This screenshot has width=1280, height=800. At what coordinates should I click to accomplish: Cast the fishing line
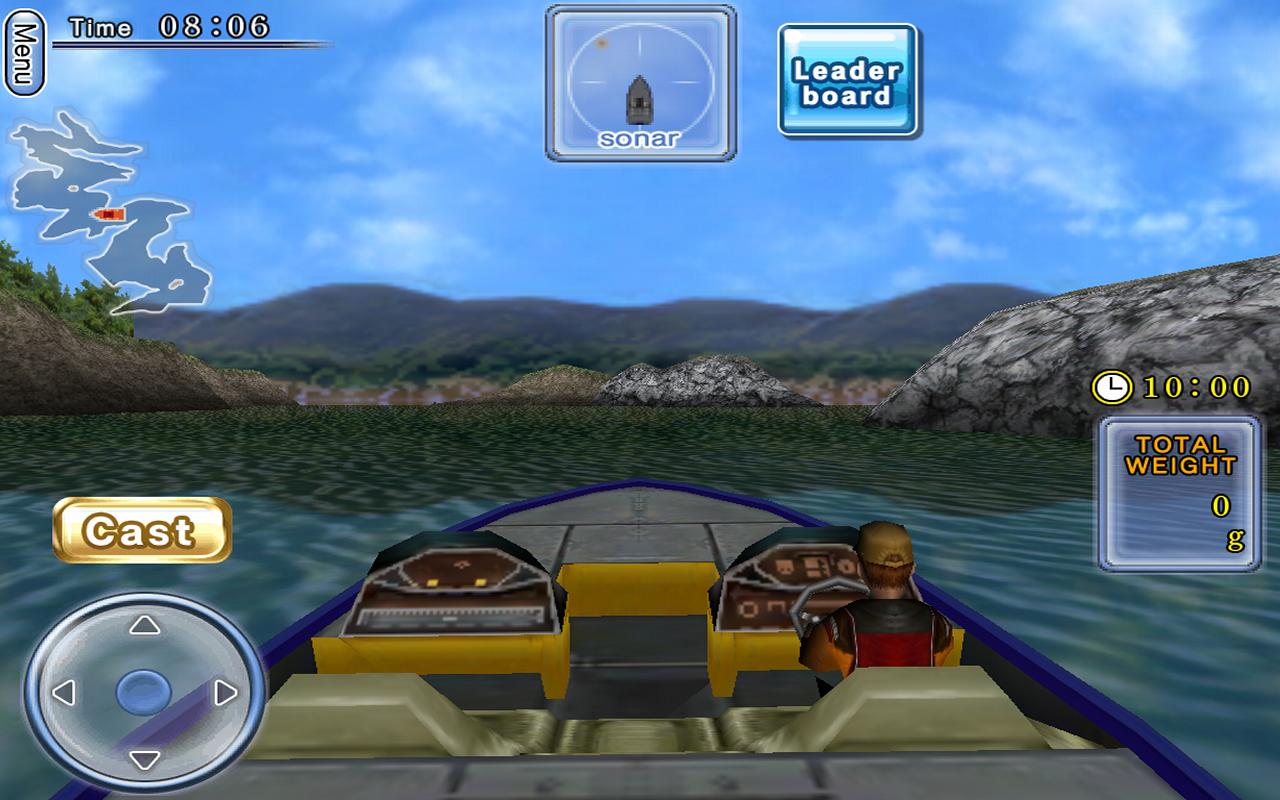coord(142,530)
